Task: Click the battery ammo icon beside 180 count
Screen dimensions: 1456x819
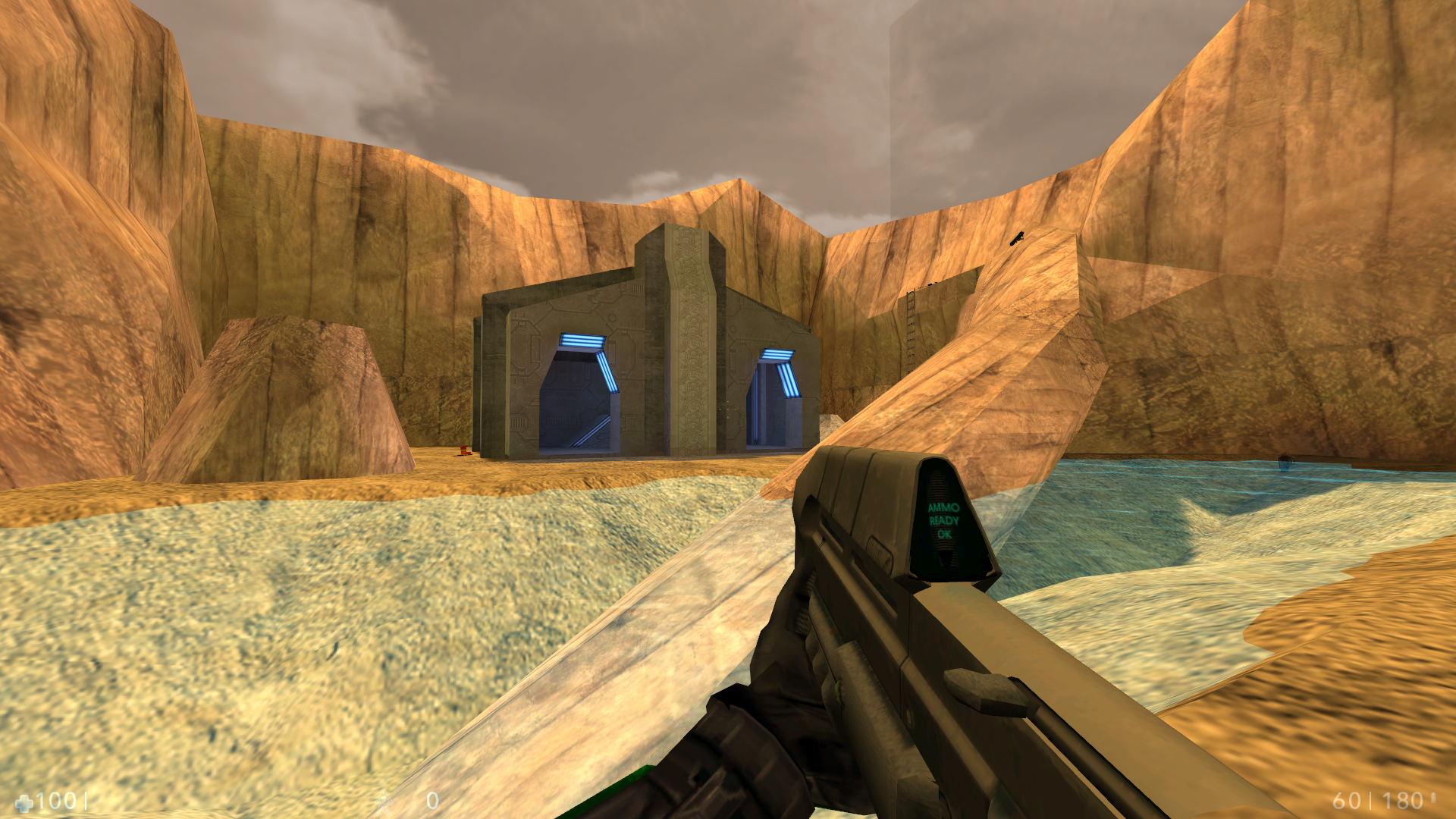Action: (x=1434, y=799)
